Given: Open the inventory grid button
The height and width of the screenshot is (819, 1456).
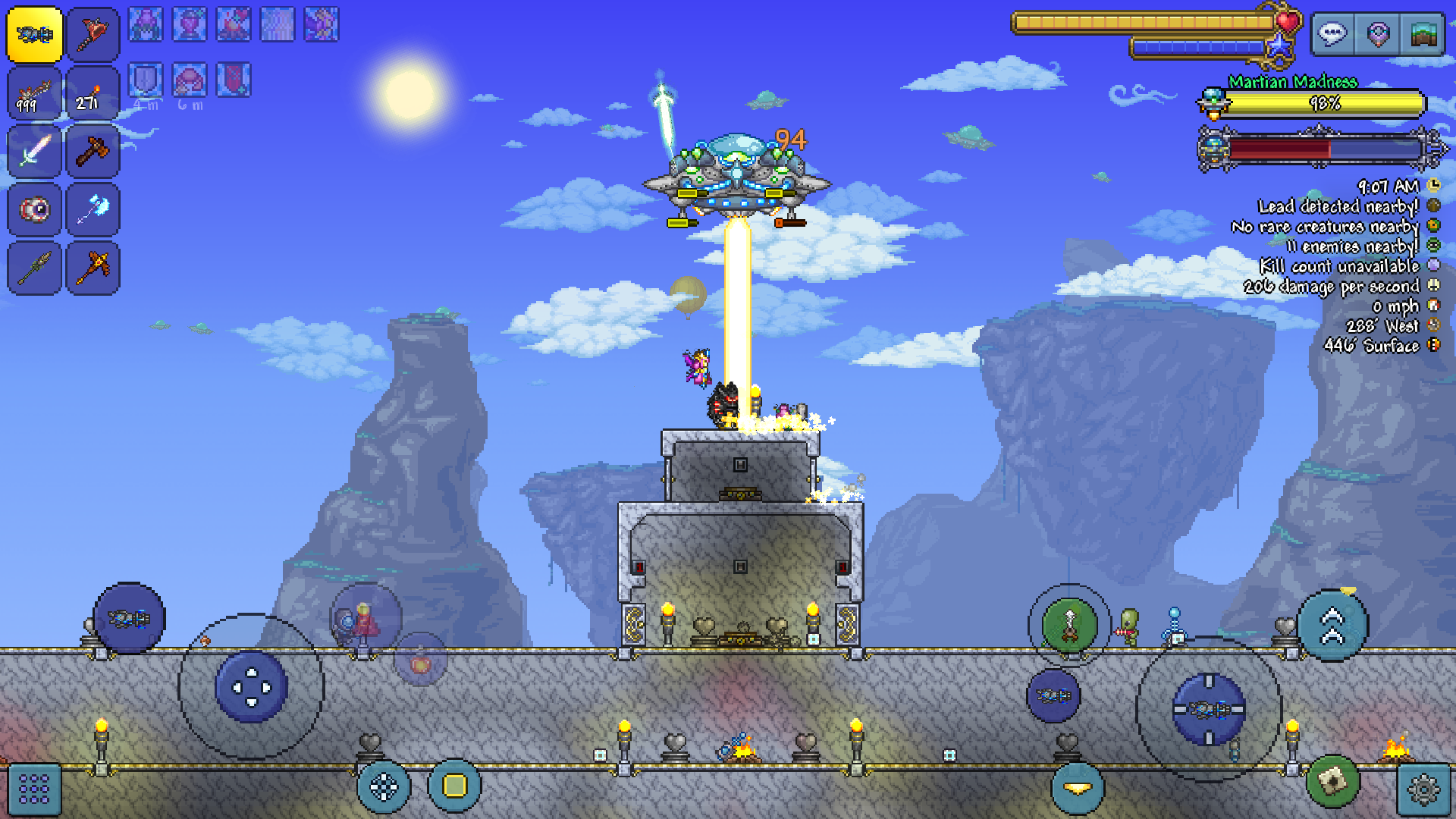Looking at the screenshot, I should [x=34, y=789].
